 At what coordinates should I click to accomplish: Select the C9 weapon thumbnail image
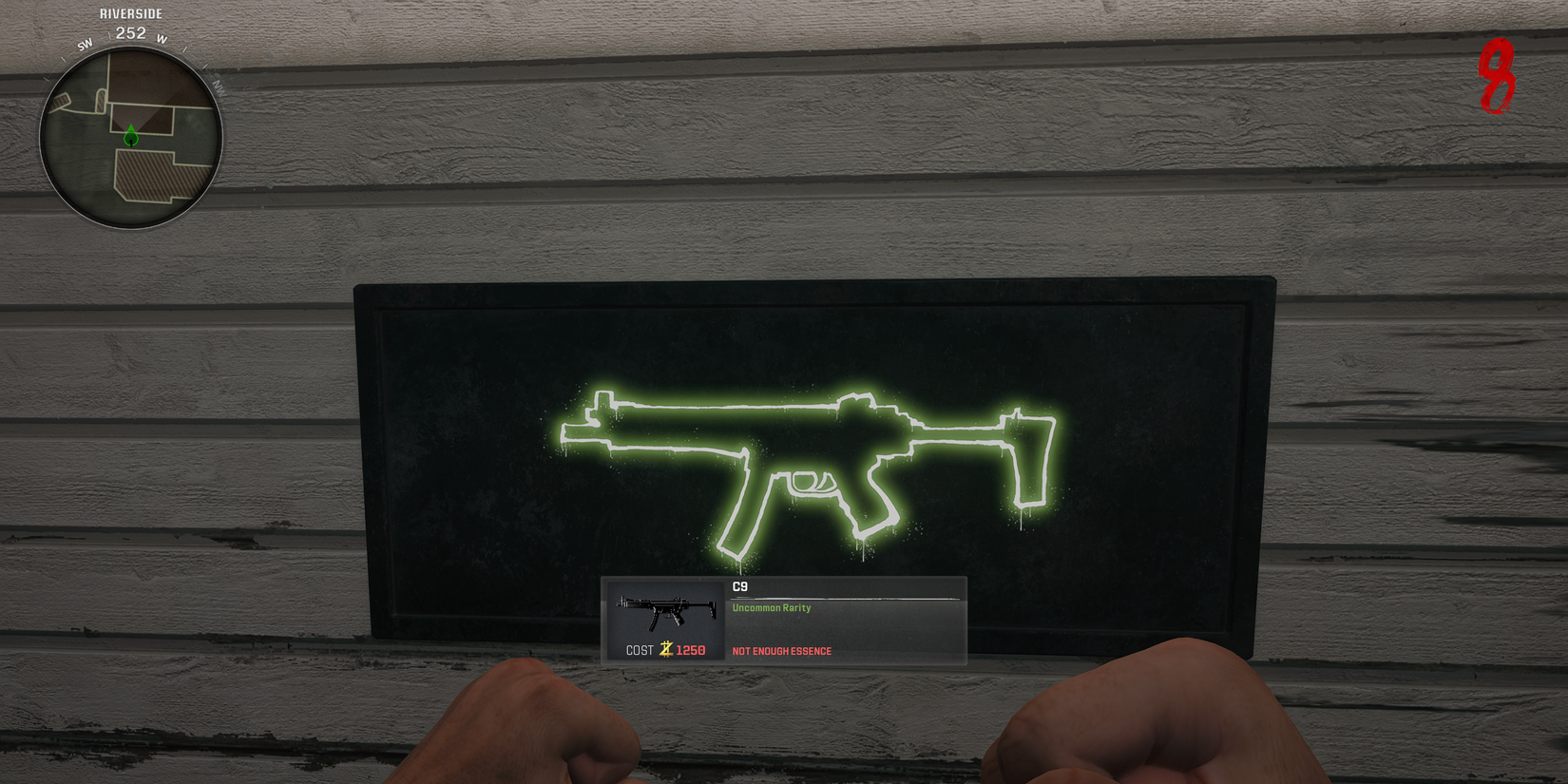[x=667, y=608]
